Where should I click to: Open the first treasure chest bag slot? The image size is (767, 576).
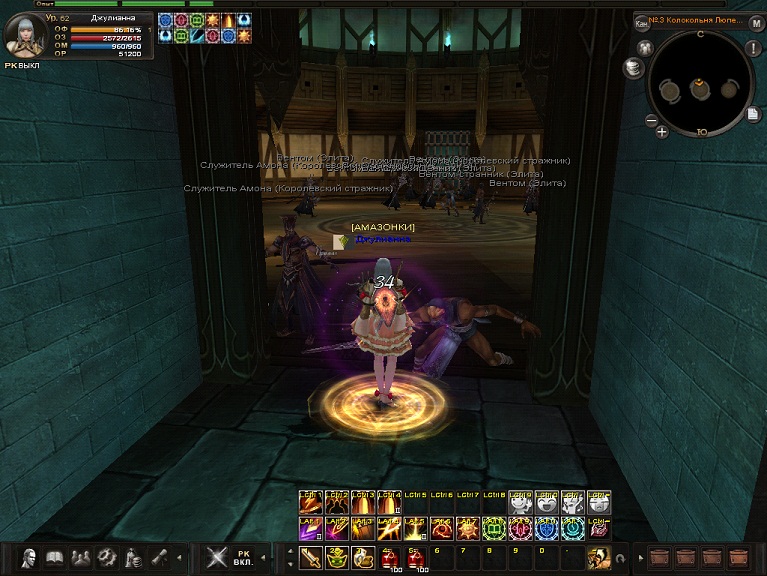click(658, 557)
